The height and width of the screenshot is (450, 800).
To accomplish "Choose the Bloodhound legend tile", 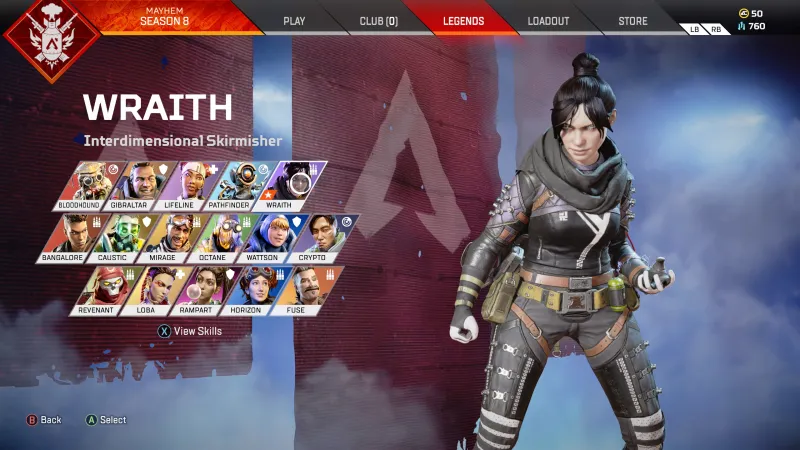I will point(83,185).
